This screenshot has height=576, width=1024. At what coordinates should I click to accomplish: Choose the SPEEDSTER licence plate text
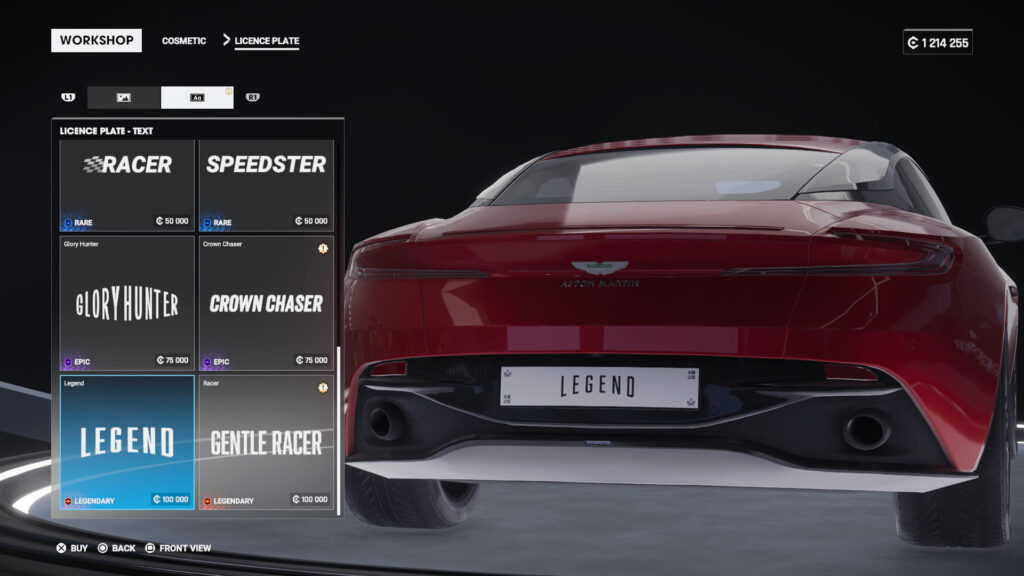tap(266, 185)
